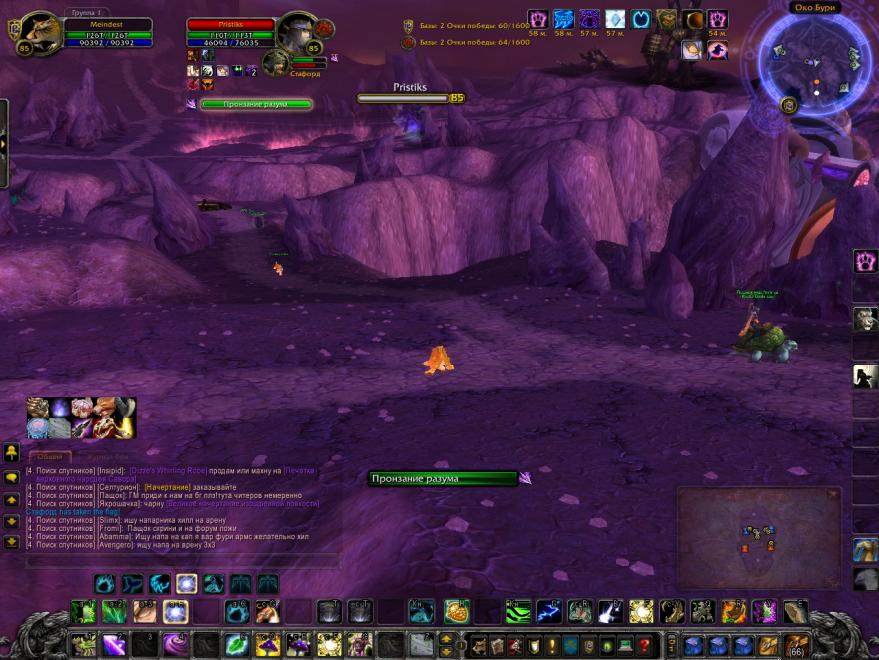Click the pink paw ability on right bar
The image size is (879, 660).
point(865,262)
